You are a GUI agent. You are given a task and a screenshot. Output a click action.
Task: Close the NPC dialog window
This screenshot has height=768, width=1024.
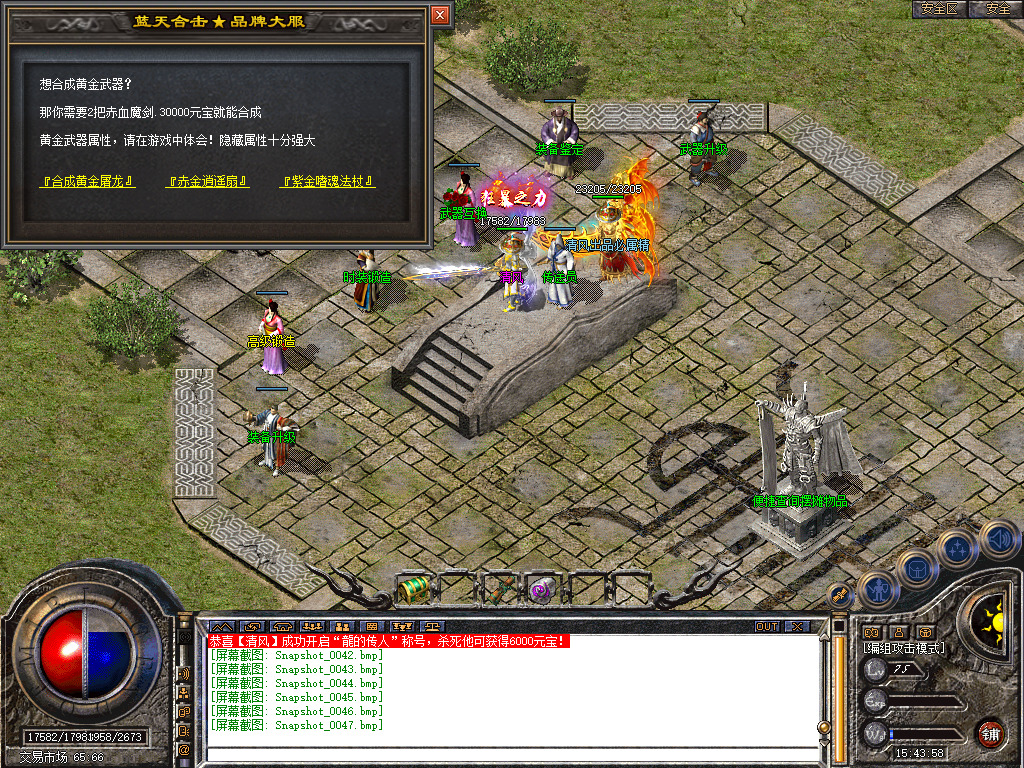pyautogui.click(x=440, y=15)
